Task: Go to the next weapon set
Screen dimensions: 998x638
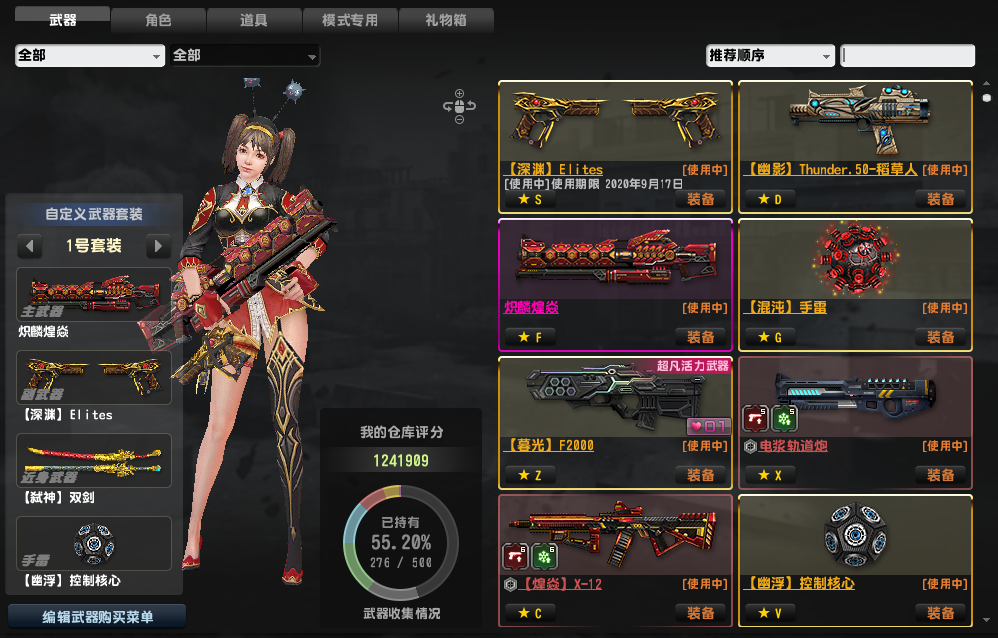Action: [x=157, y=246]
